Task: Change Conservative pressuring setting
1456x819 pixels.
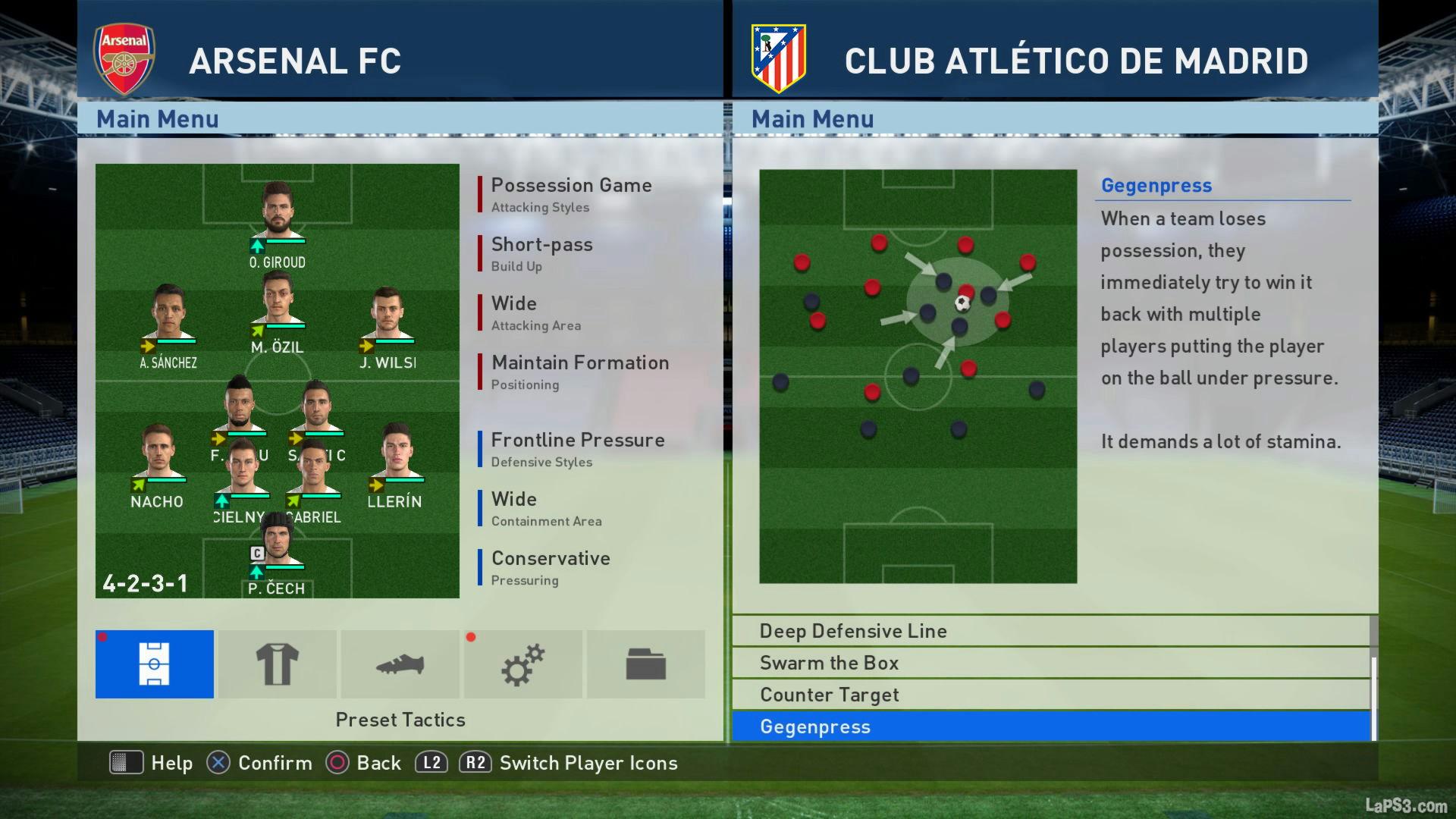Action: (x=551, y=566)
